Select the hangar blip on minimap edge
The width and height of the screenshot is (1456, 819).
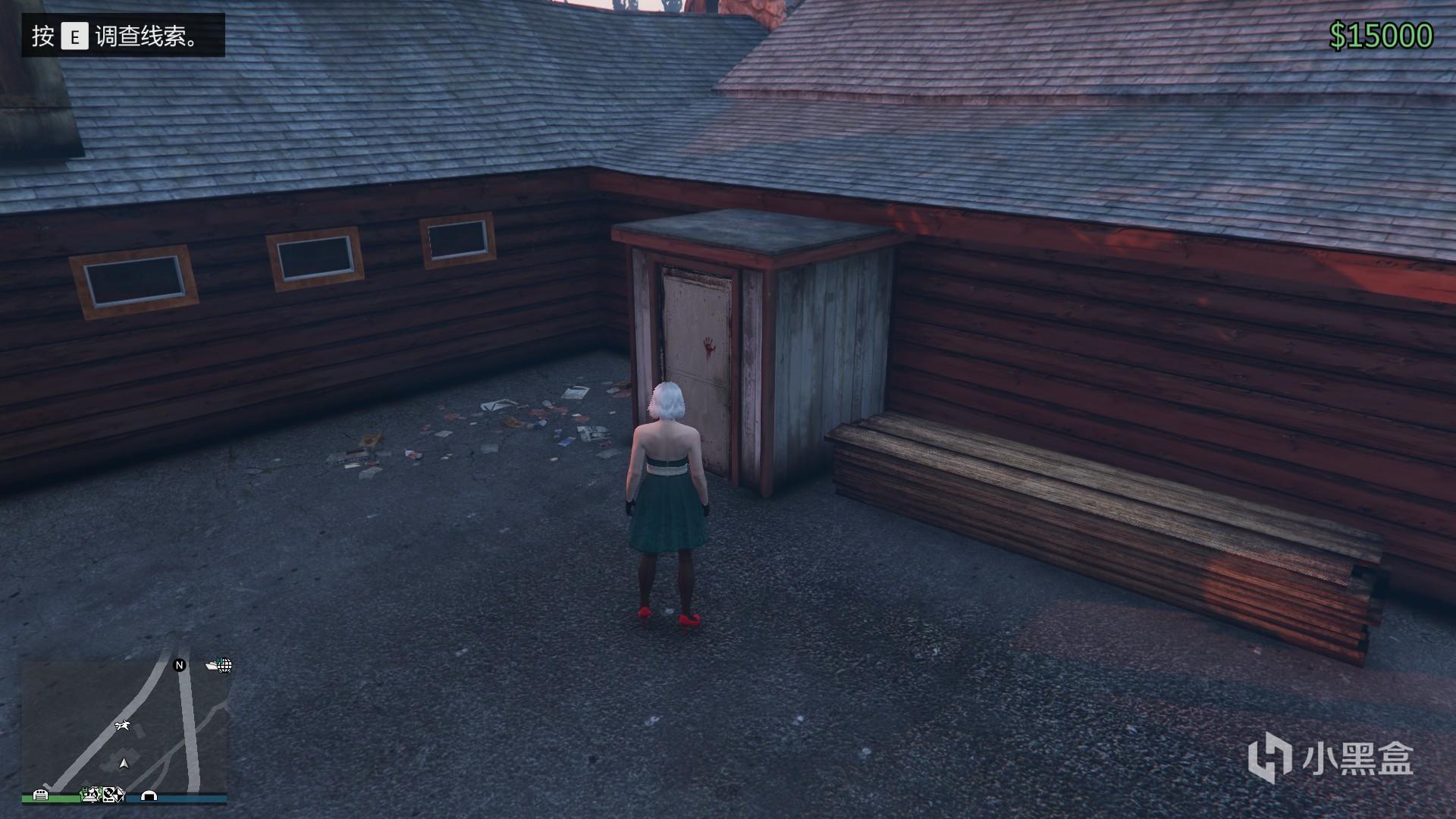coord(149,795)
